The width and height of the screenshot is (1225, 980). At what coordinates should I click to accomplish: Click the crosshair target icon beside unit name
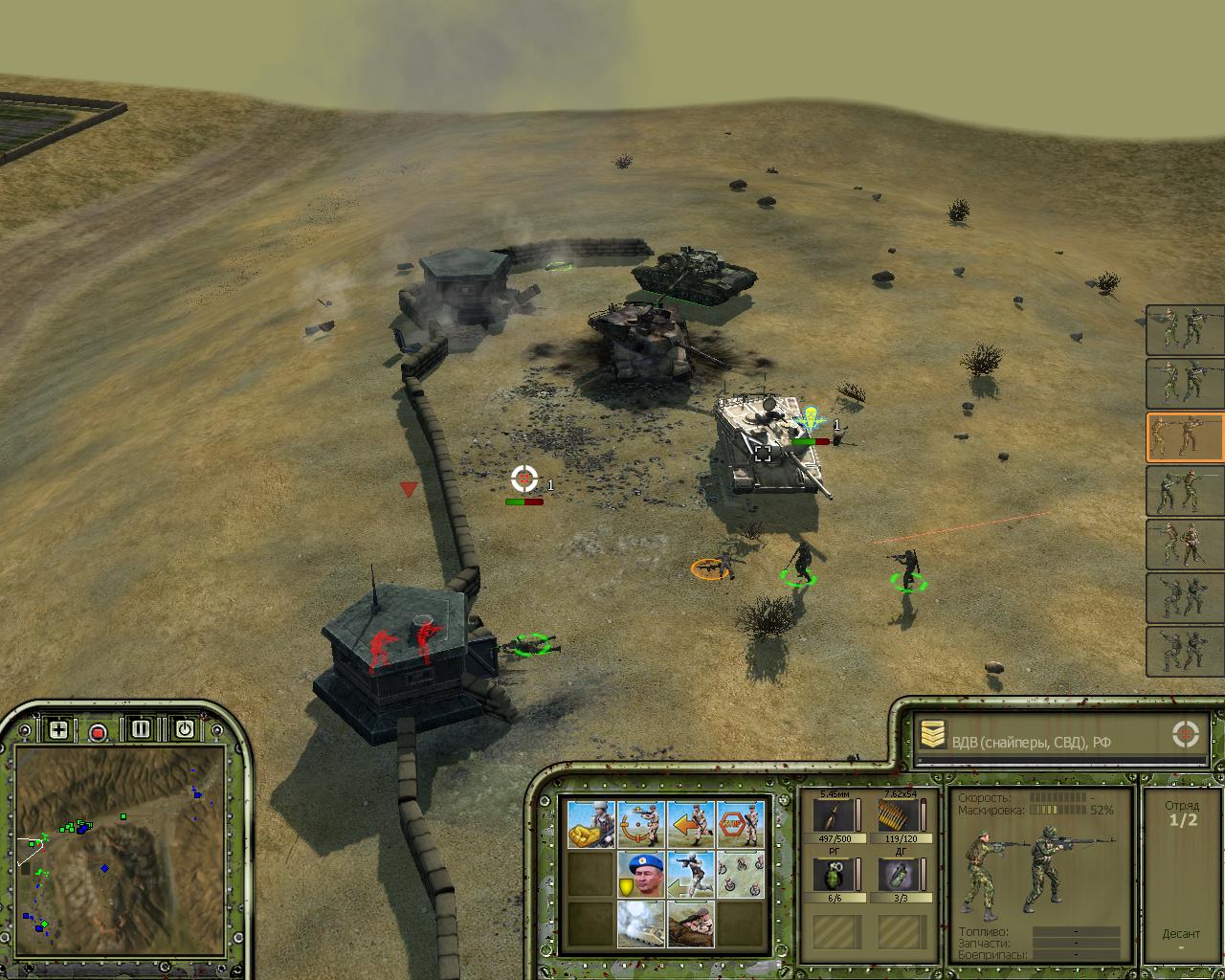1185,735
